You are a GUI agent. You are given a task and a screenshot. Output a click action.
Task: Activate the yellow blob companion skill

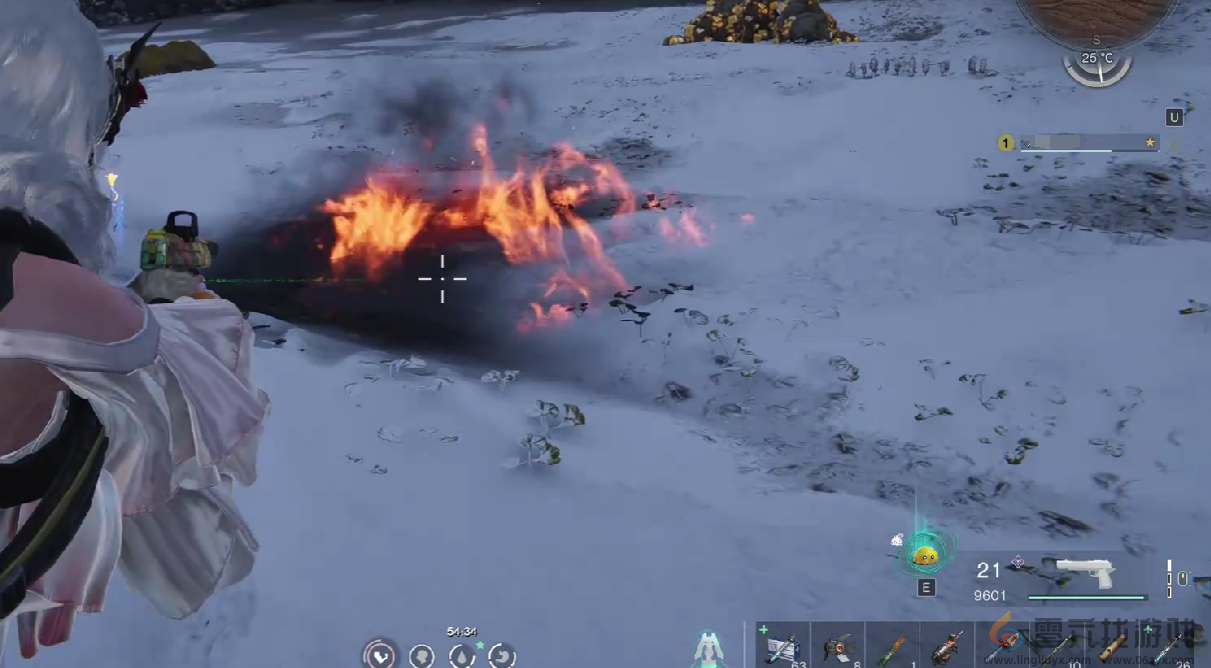[925, 554]
